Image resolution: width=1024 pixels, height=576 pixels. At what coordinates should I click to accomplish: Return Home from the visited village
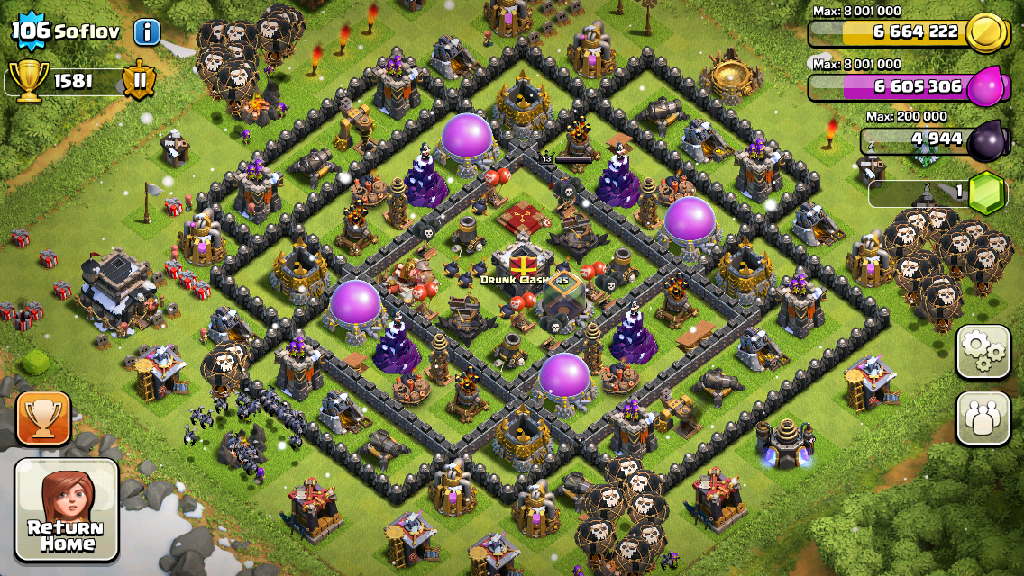click(x=66, y=509)
